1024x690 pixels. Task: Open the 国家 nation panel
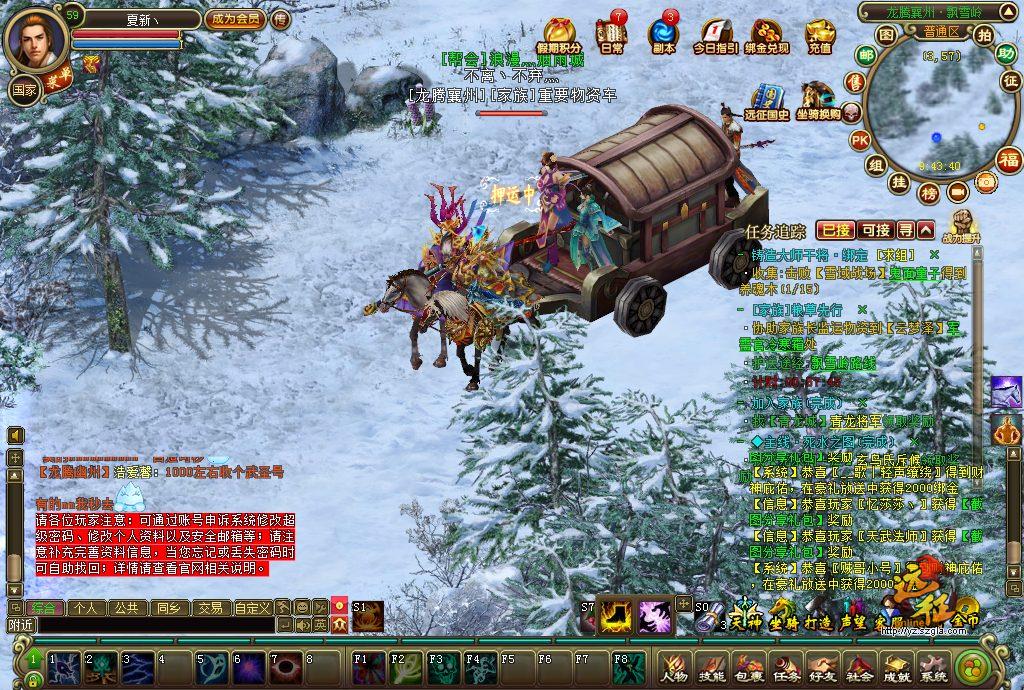click(x=23, y=89)
